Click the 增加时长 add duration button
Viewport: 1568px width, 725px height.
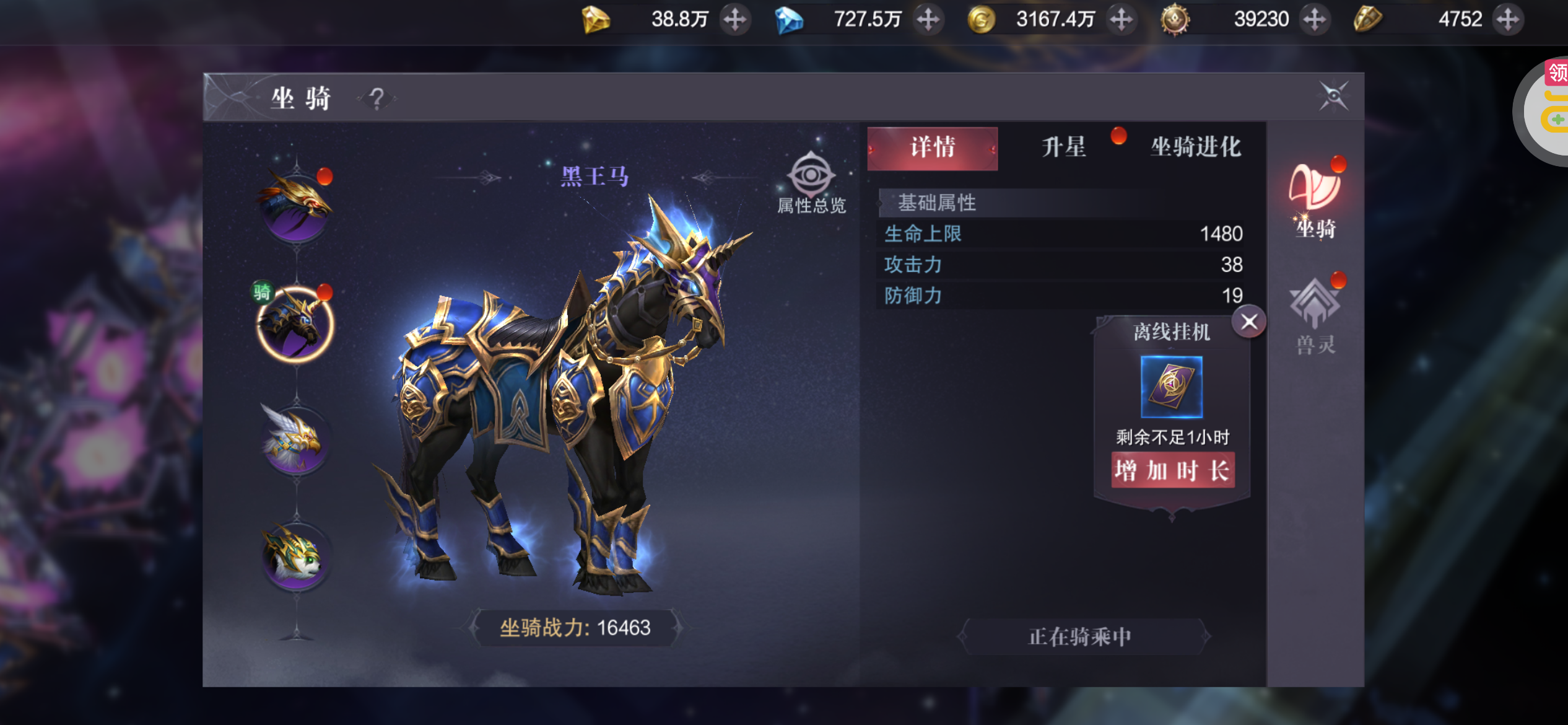[1172, 471]
